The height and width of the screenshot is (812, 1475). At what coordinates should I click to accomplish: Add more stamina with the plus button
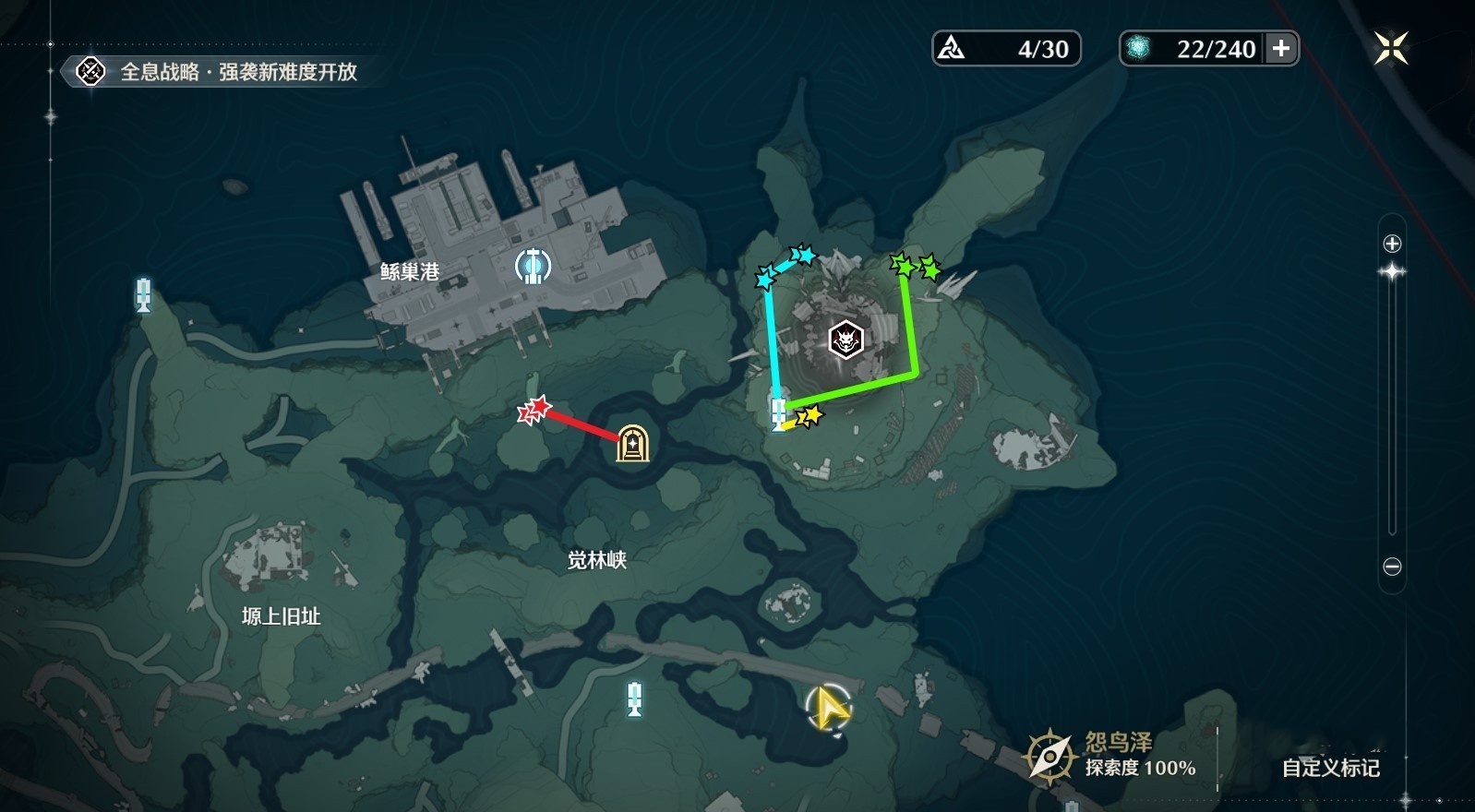[1281, 48]
